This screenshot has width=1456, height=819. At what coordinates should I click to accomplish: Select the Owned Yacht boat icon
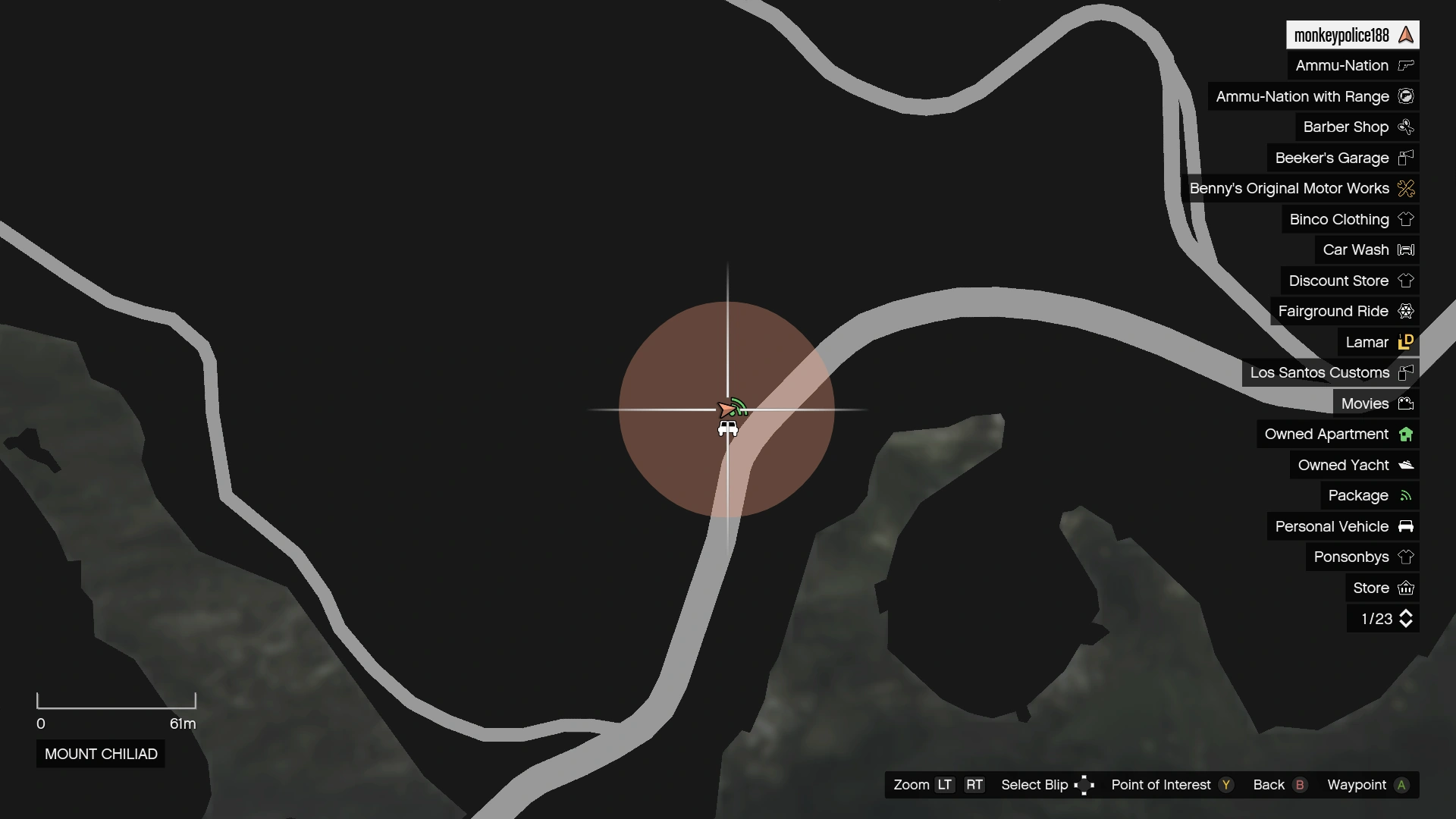(x=1407, y=465)
